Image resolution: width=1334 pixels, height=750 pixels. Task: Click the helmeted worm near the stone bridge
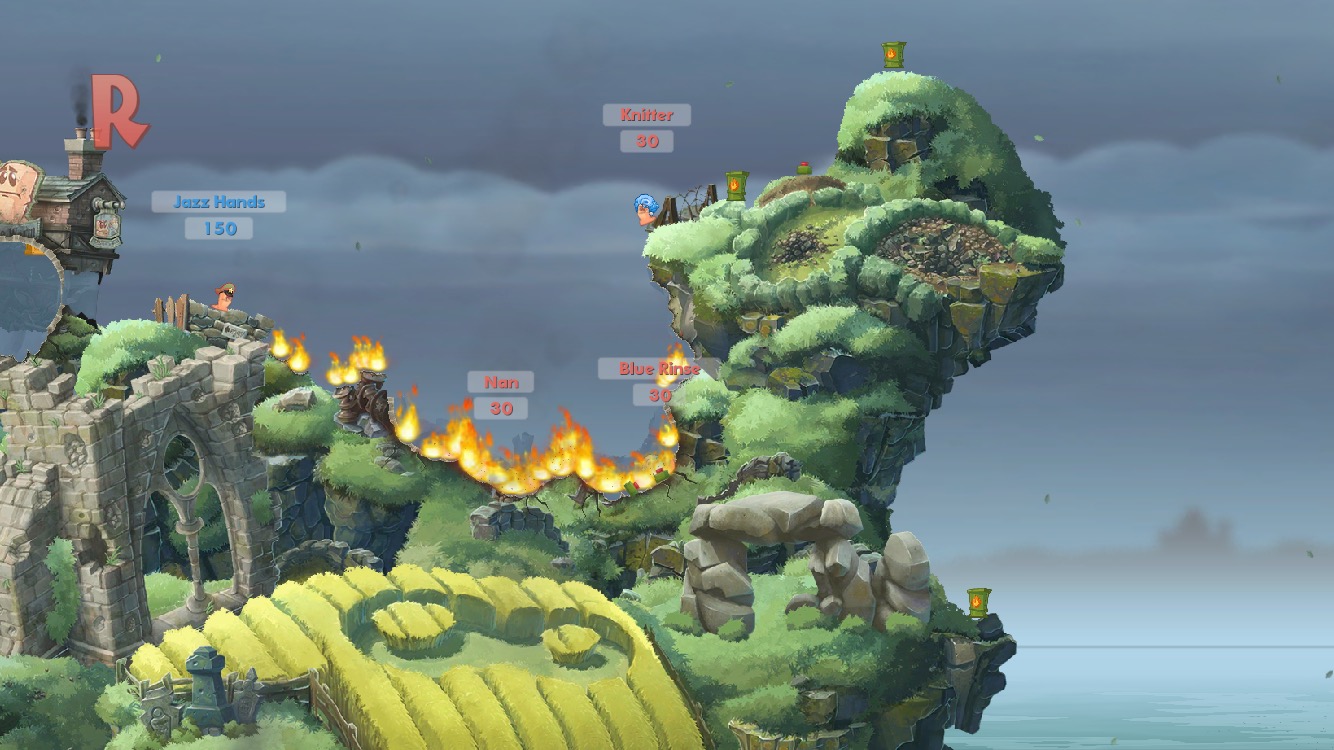222,295
